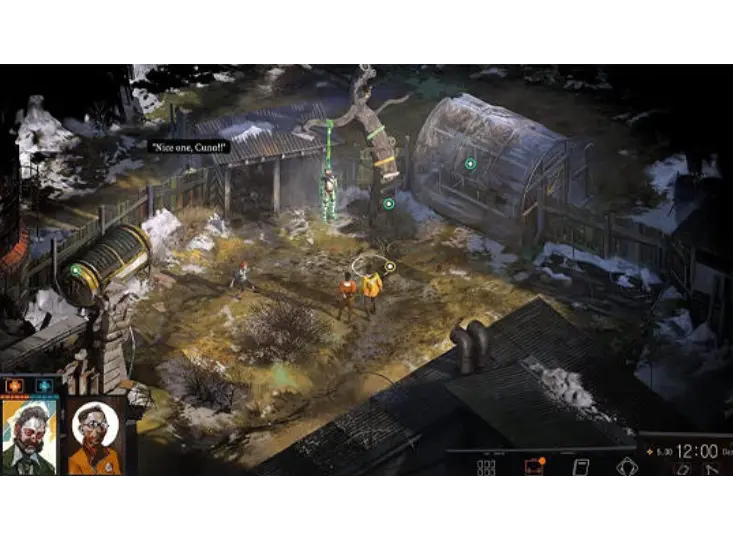Select Kim's portrait in the orange jacket
The width and height of the screenshot is (733, 541).
click(x=95, y=438)
